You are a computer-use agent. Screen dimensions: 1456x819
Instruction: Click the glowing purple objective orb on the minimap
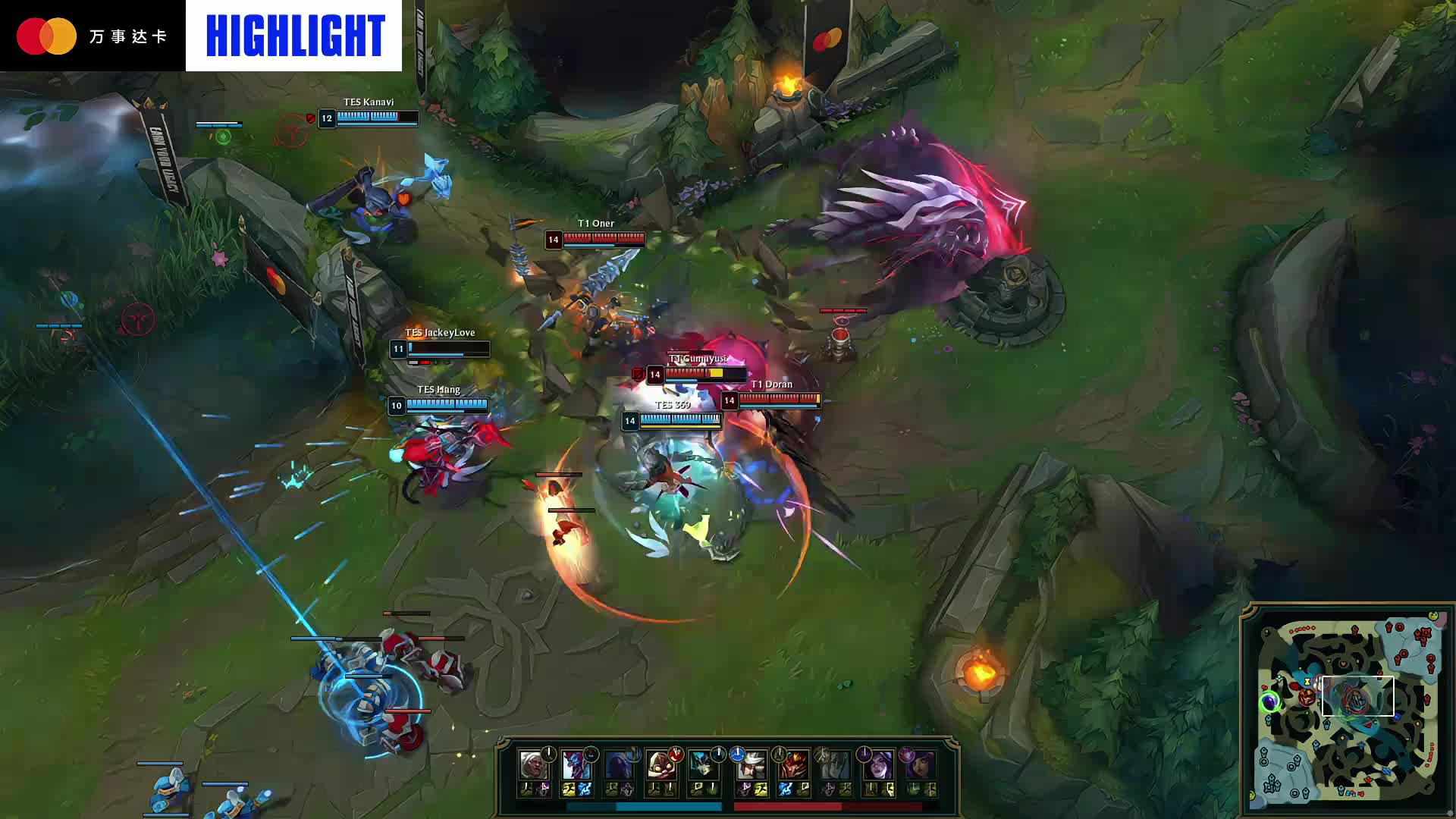pos(1270,702)
